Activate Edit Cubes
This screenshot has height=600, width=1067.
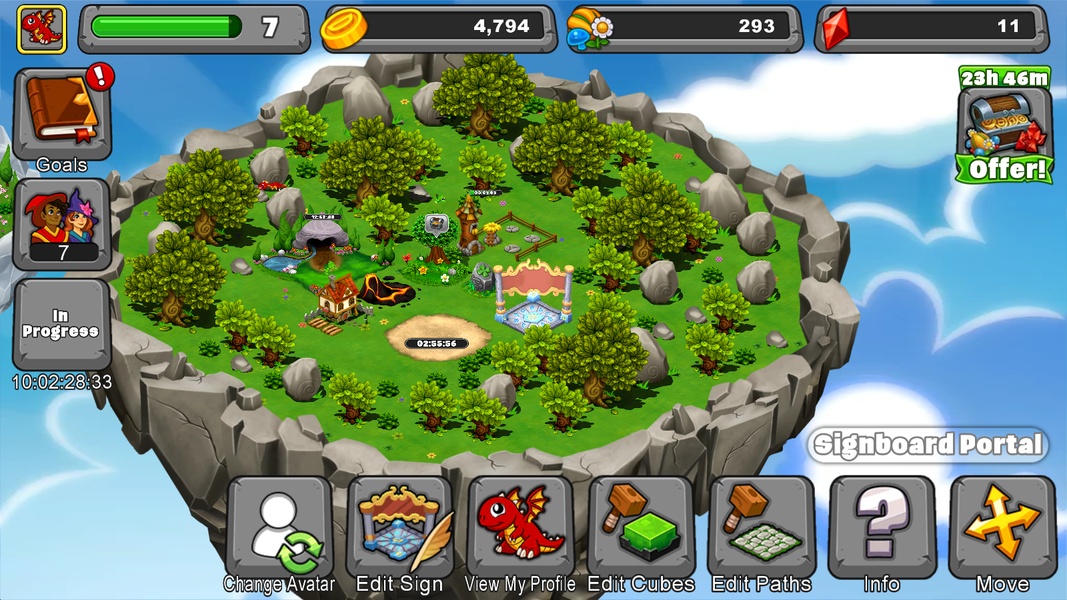point(641,528)
